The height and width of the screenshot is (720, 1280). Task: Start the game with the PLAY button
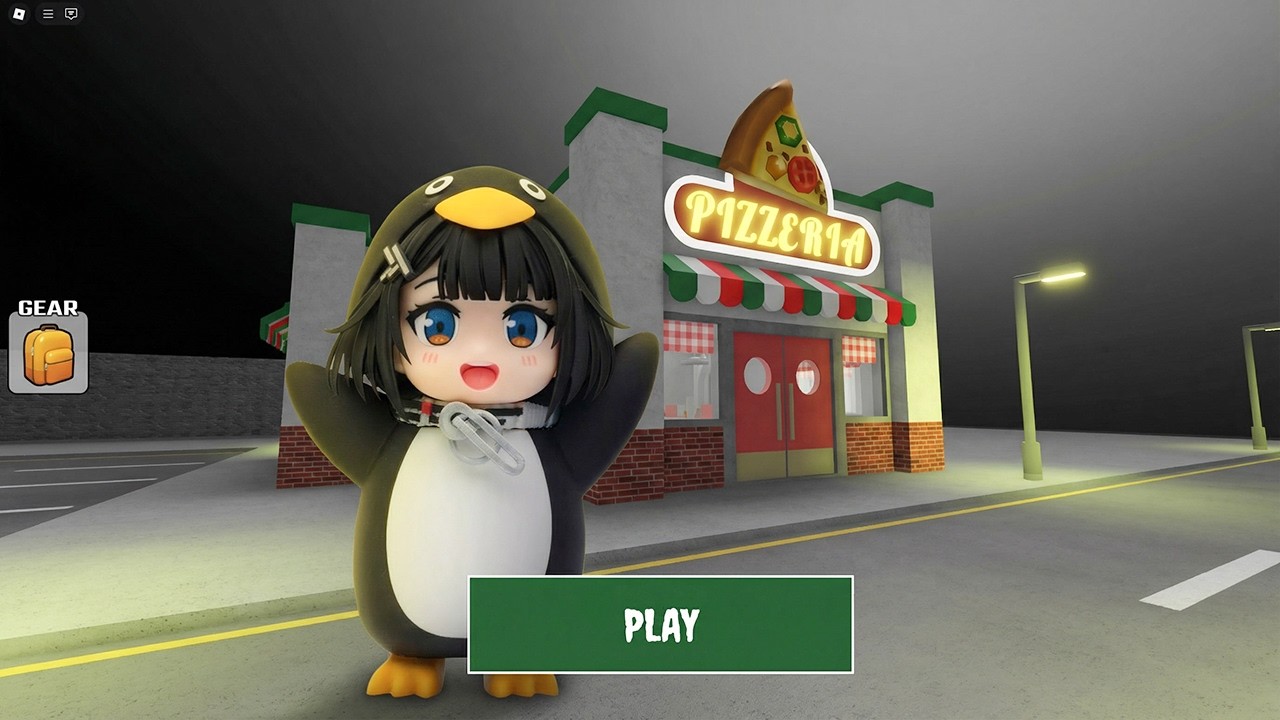click(x=660, y=624)
